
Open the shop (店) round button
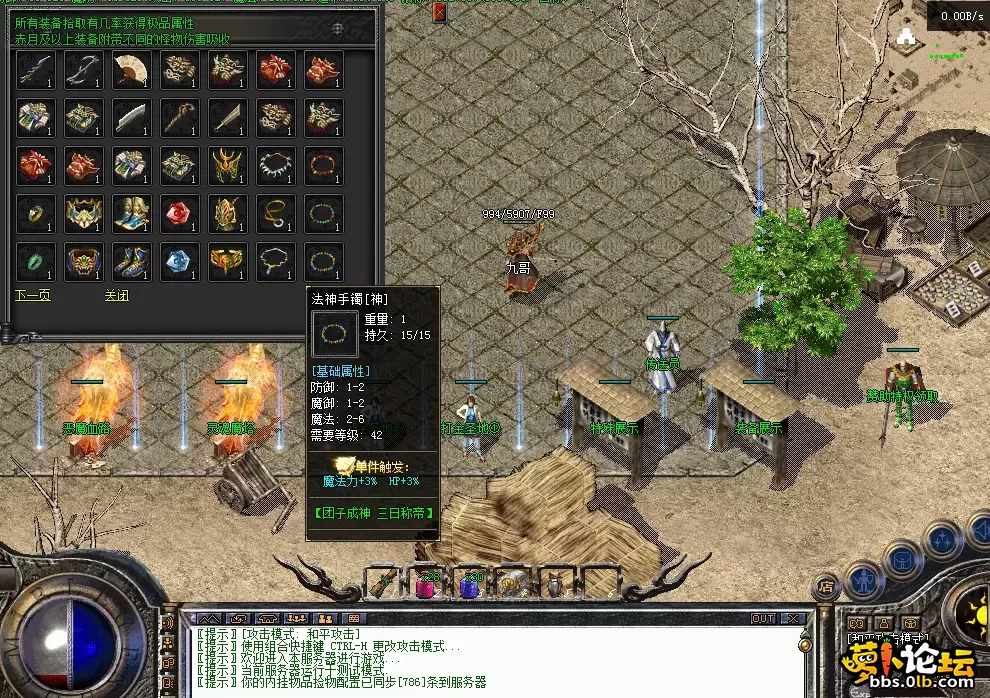pos(827,584)
